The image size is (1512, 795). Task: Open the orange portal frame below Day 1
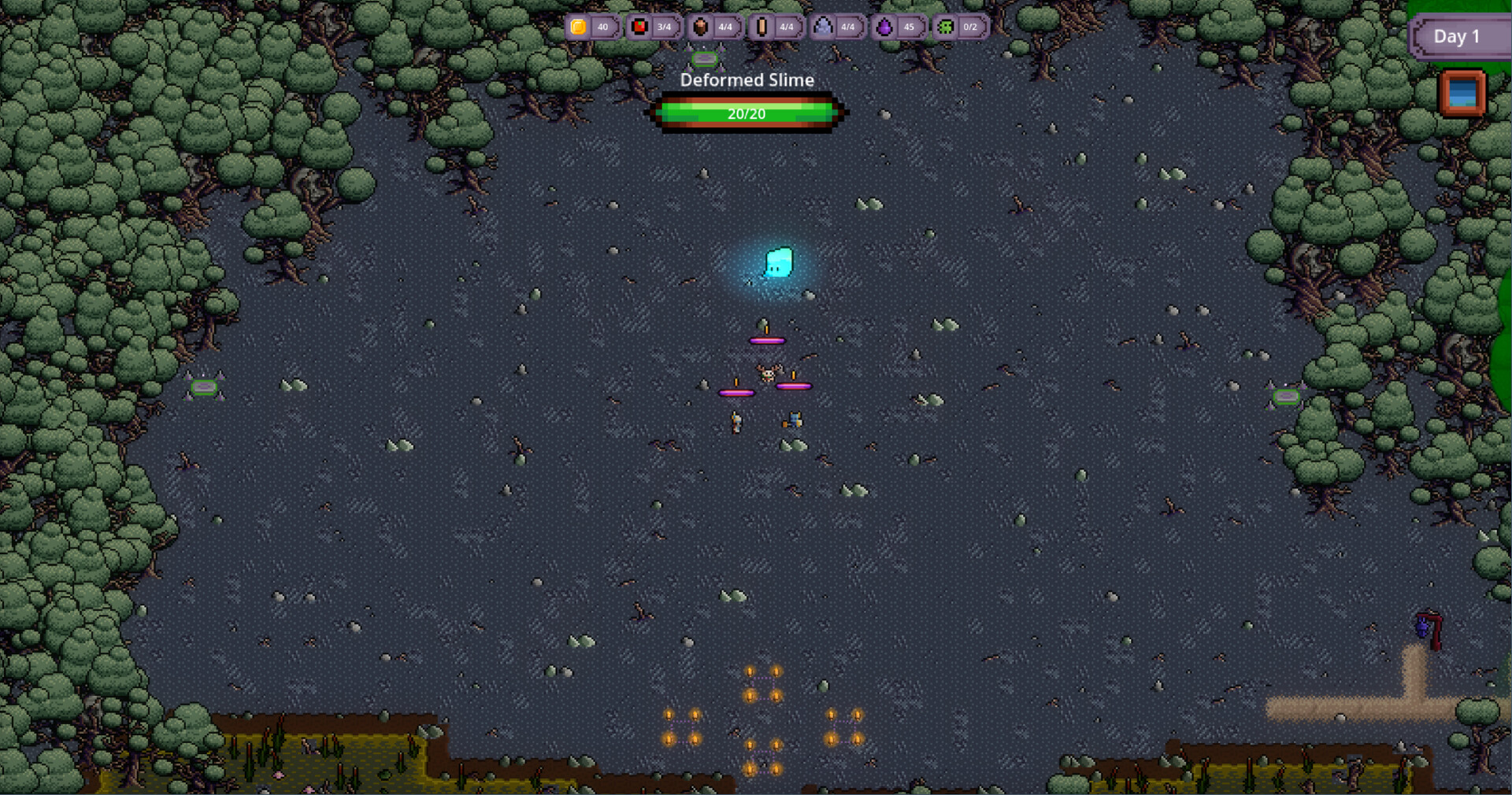pos(1462,94)
